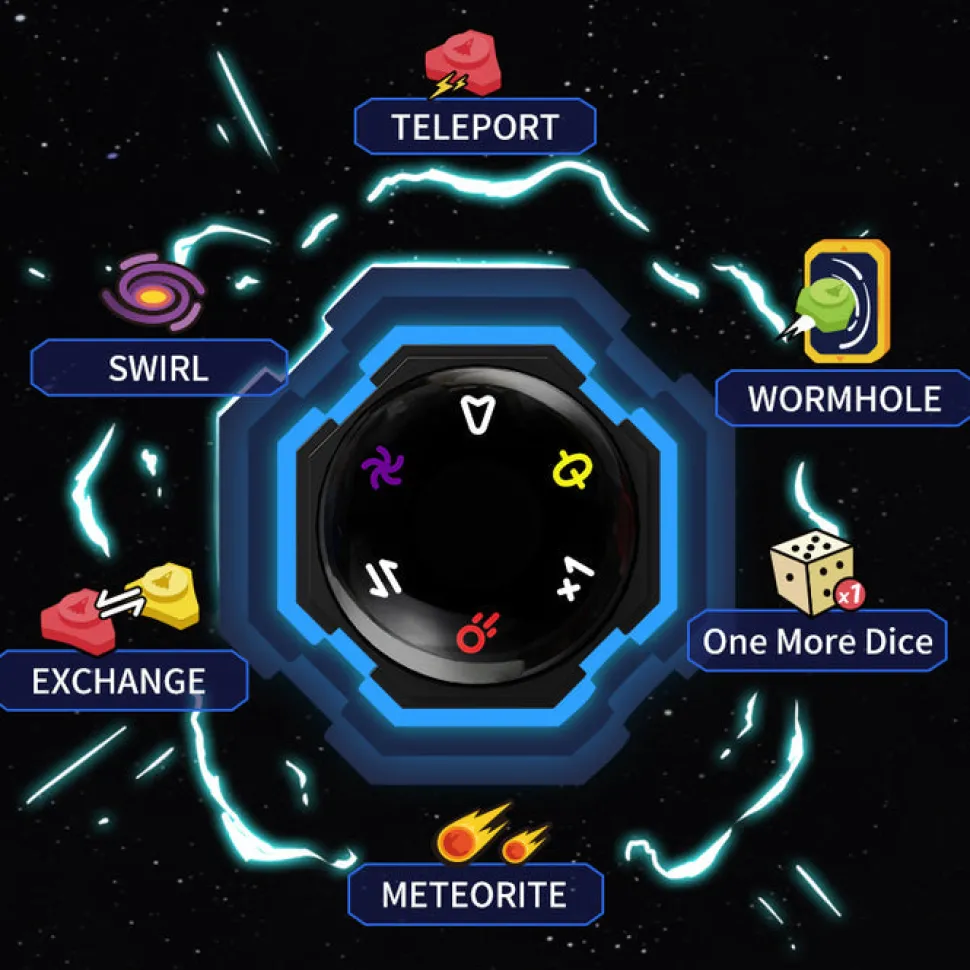
Task: Select the red and yellow exchange ships icon
Action: 120,601
